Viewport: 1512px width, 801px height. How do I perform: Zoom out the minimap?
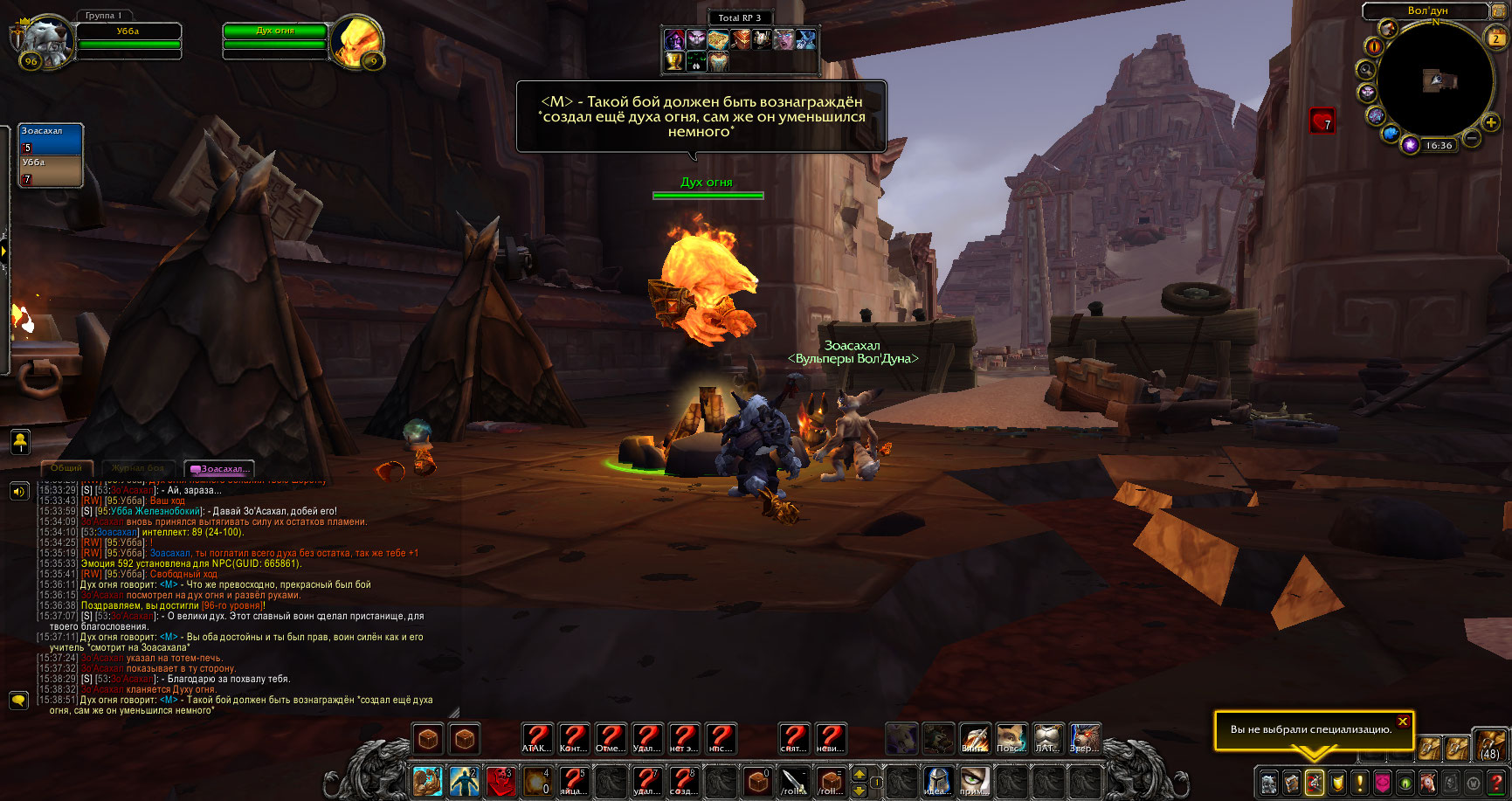click(x=1471, y=138)
